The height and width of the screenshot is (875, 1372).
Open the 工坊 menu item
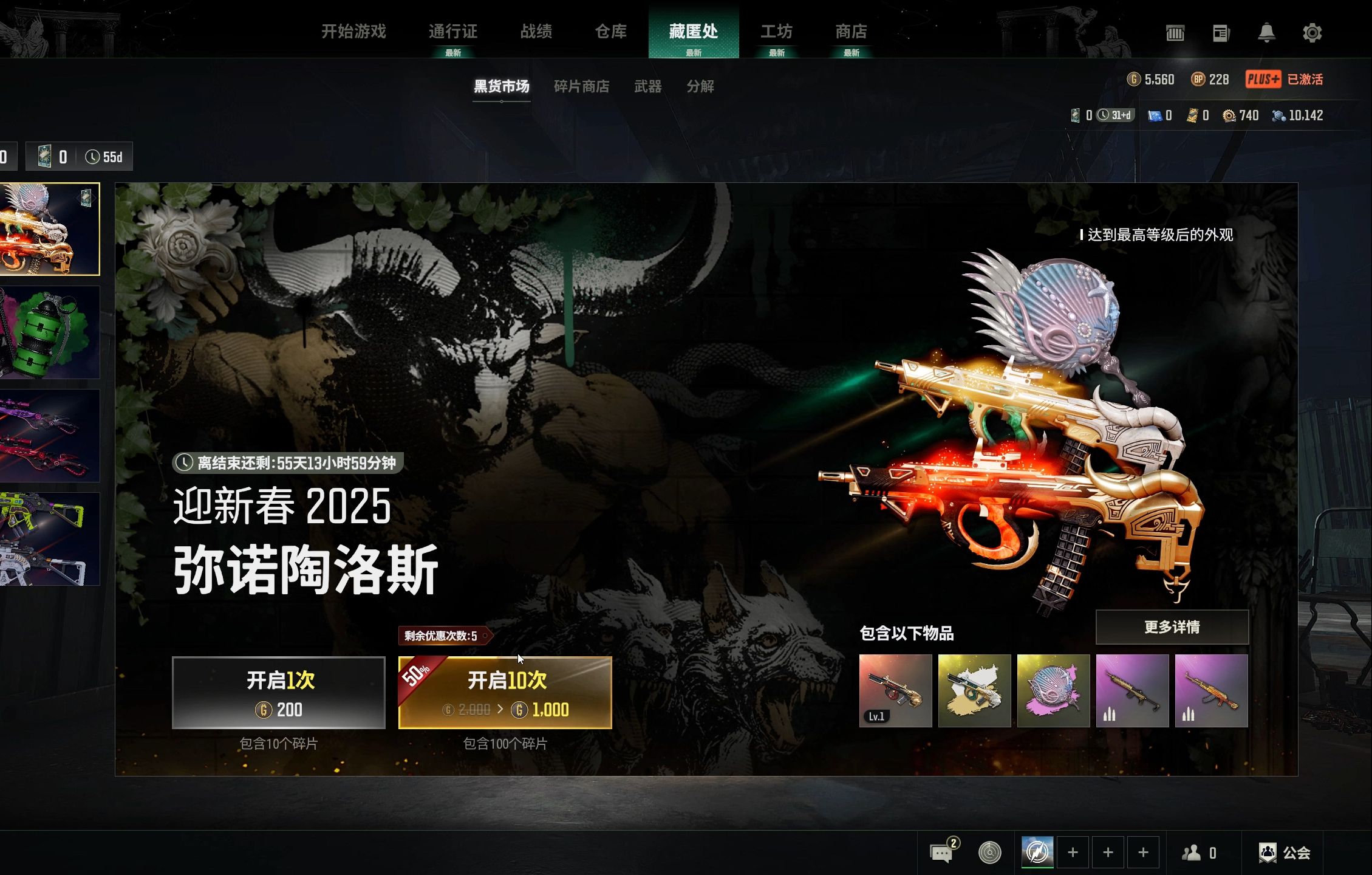click(x=777, y=32)
